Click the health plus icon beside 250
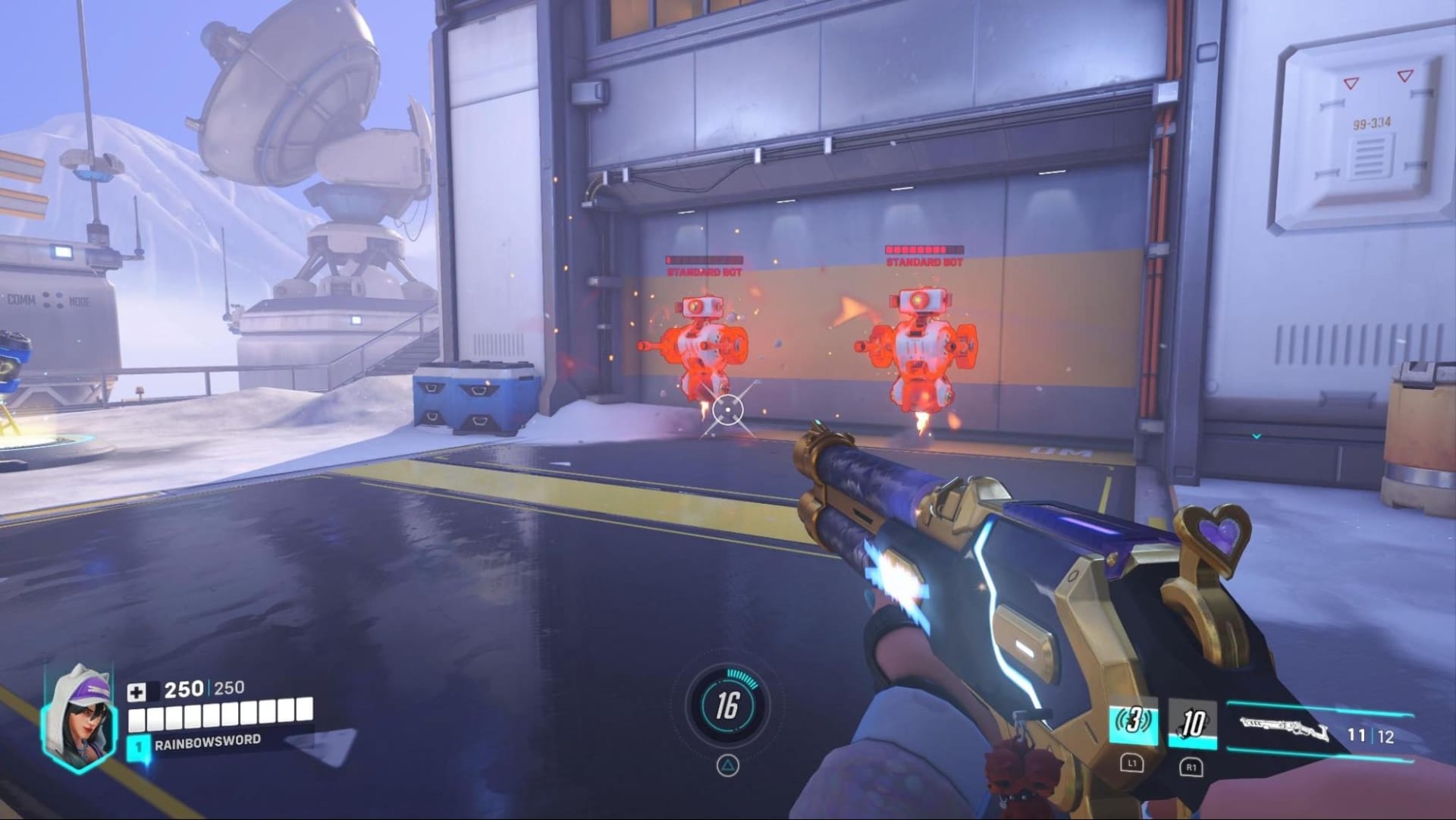 point(137,693)
